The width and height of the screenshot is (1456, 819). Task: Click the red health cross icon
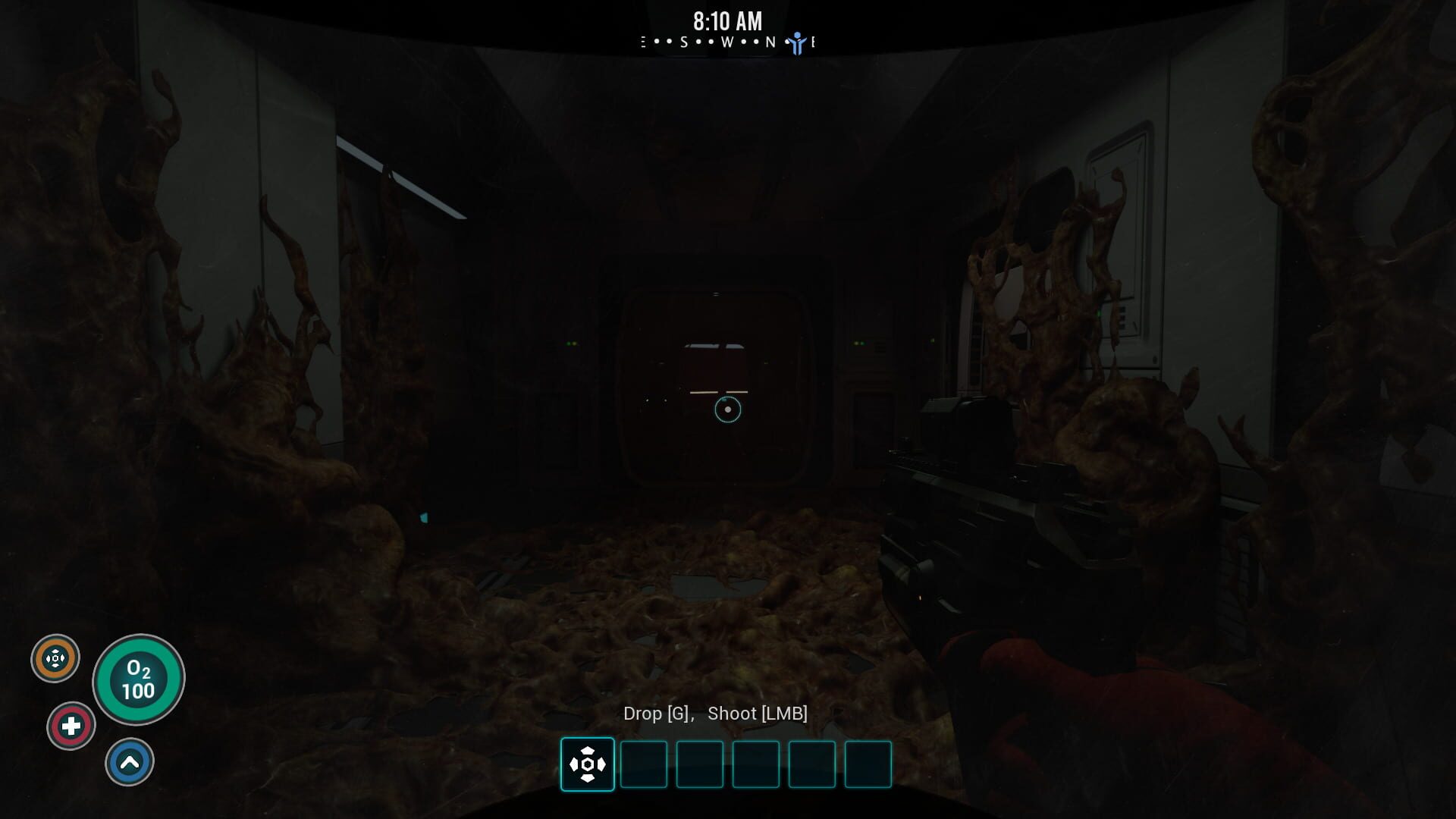71,726
